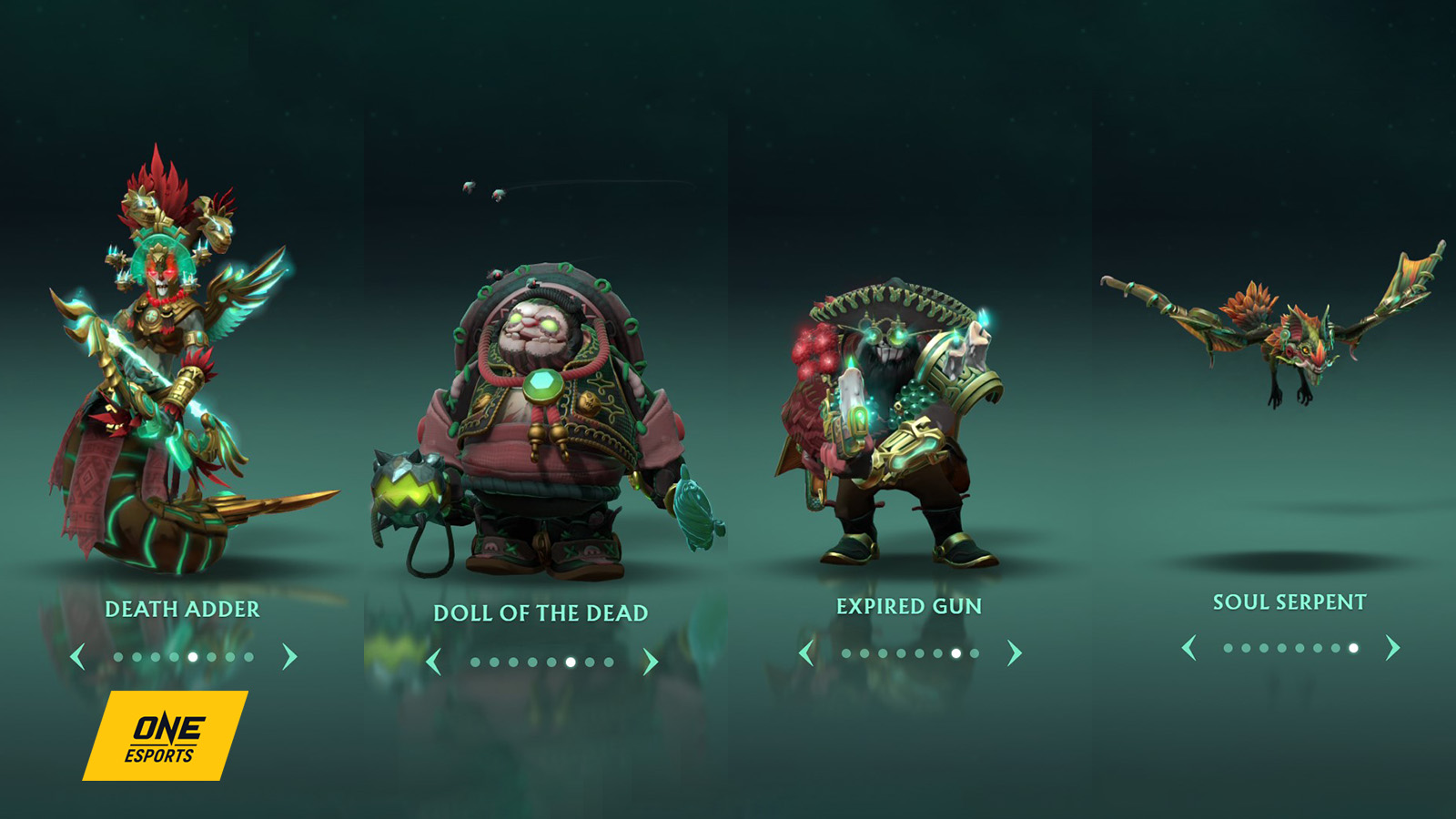Viewport: 1456px width, 819px height.
Task: Click the left chevron below Doll of the Dead
Action: (434, 662)
